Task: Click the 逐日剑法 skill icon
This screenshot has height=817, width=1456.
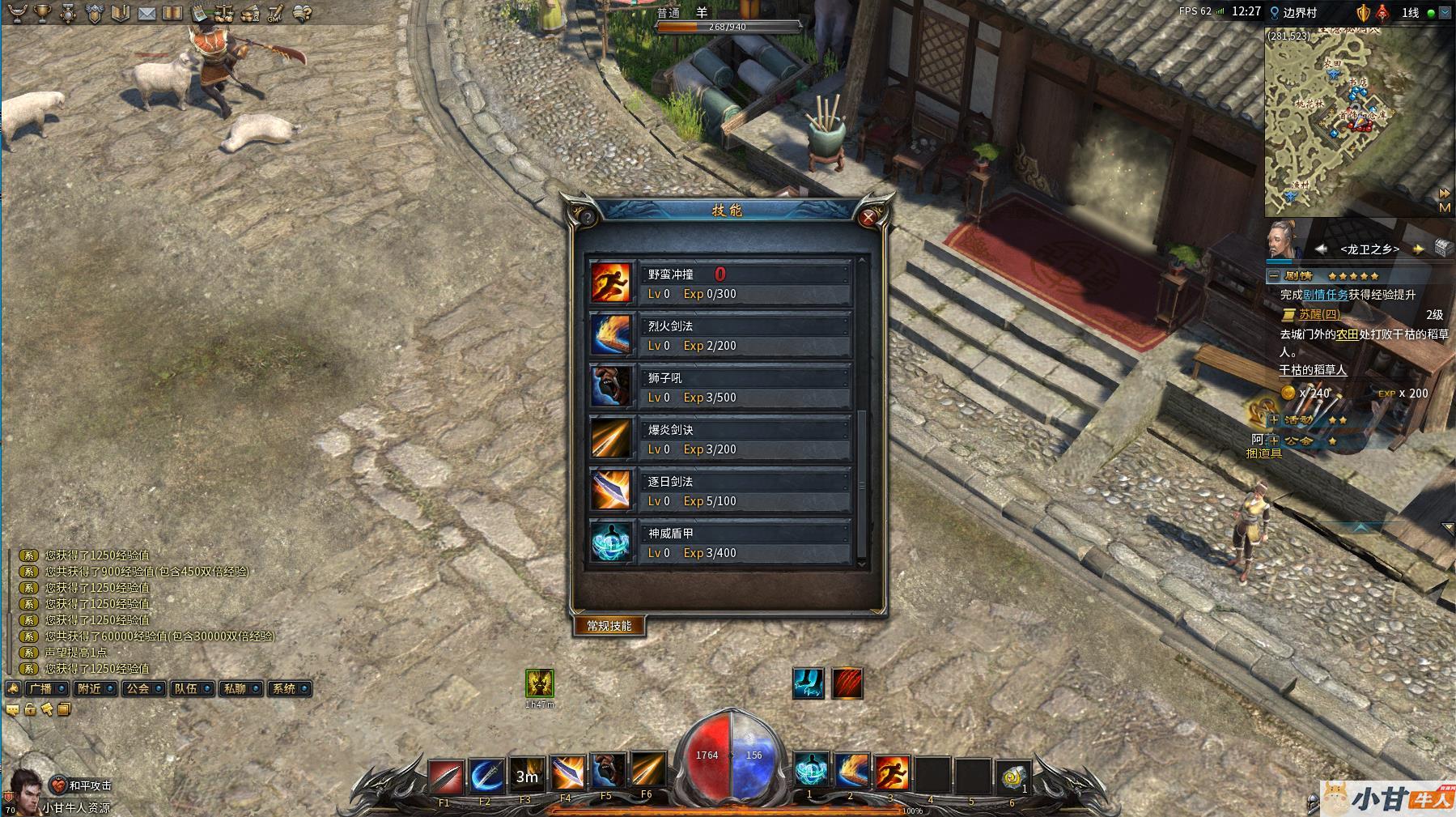Action: (610, 491)
